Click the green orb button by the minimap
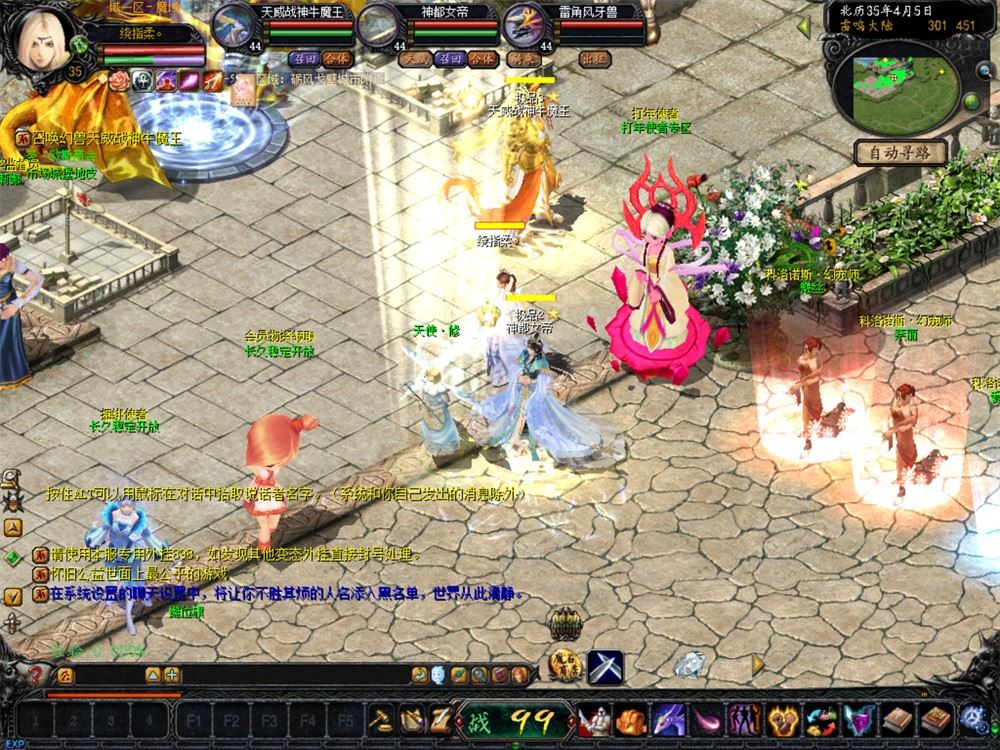 [x=970, y=103]
